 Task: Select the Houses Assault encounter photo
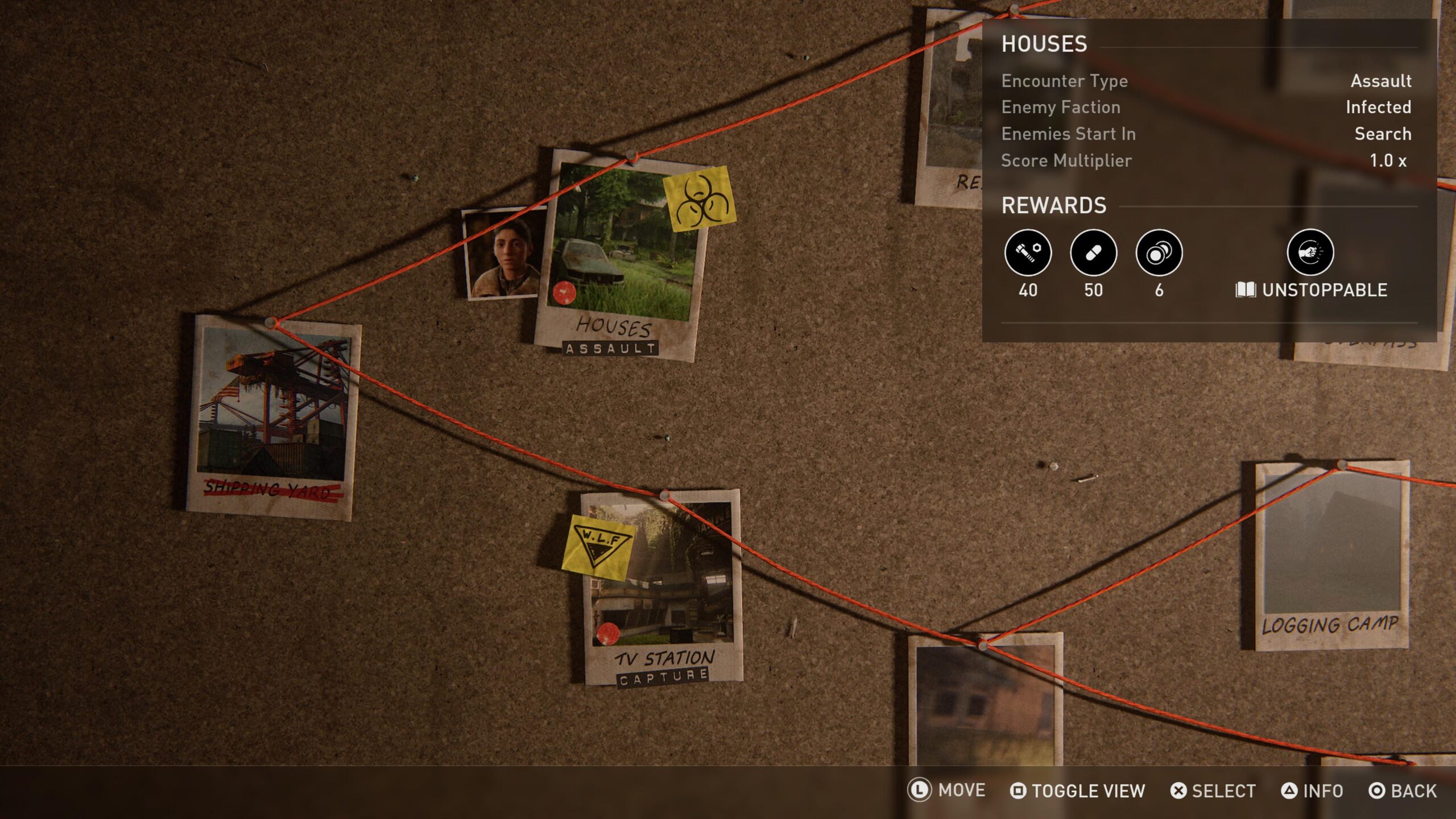(620, 256)
